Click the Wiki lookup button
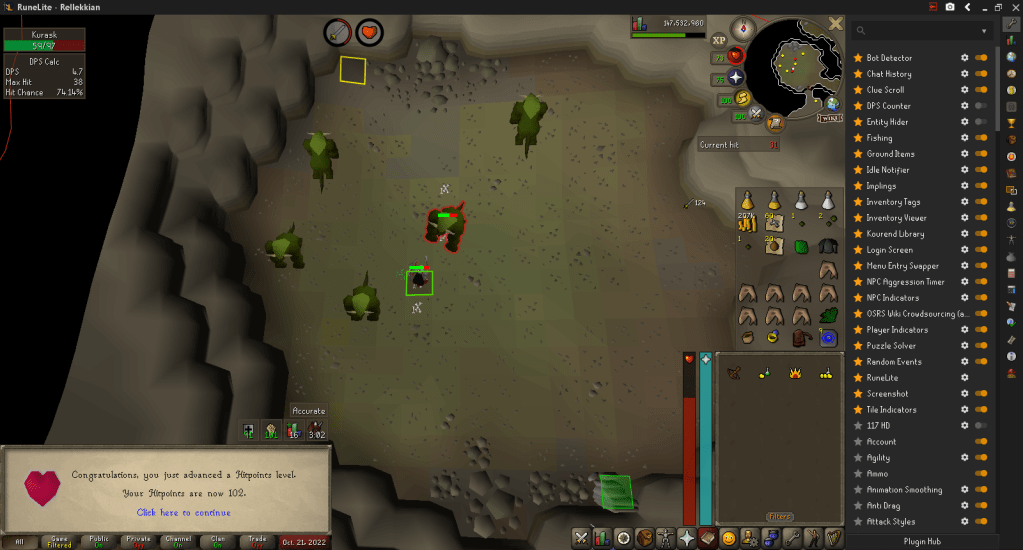The width and height of the screenshot is (1023, 550). point(829,118)
